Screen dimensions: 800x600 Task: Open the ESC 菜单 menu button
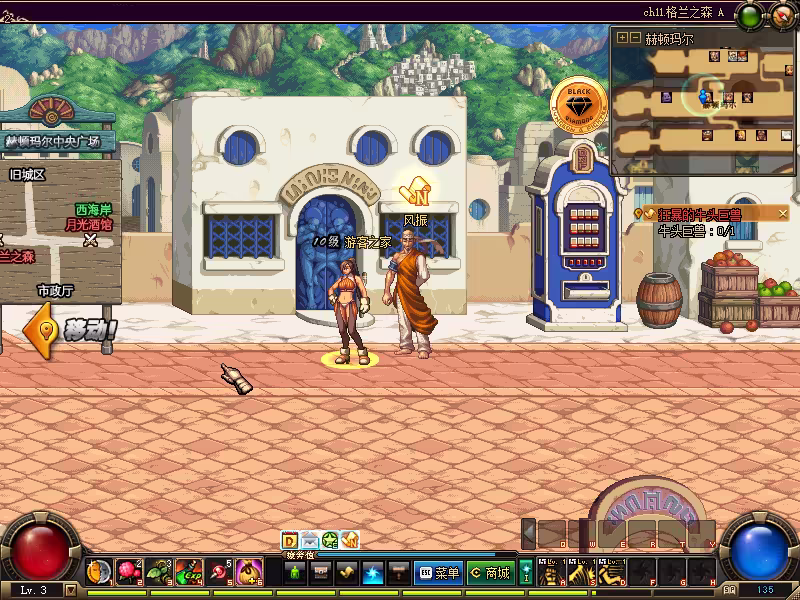click(x=438, y=573)
